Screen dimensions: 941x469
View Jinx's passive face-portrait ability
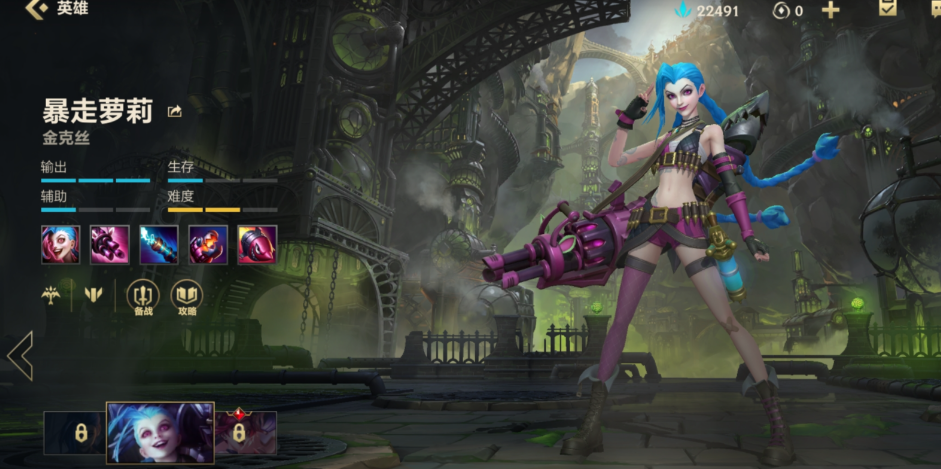pyautogui.click(x=60, y=244)
